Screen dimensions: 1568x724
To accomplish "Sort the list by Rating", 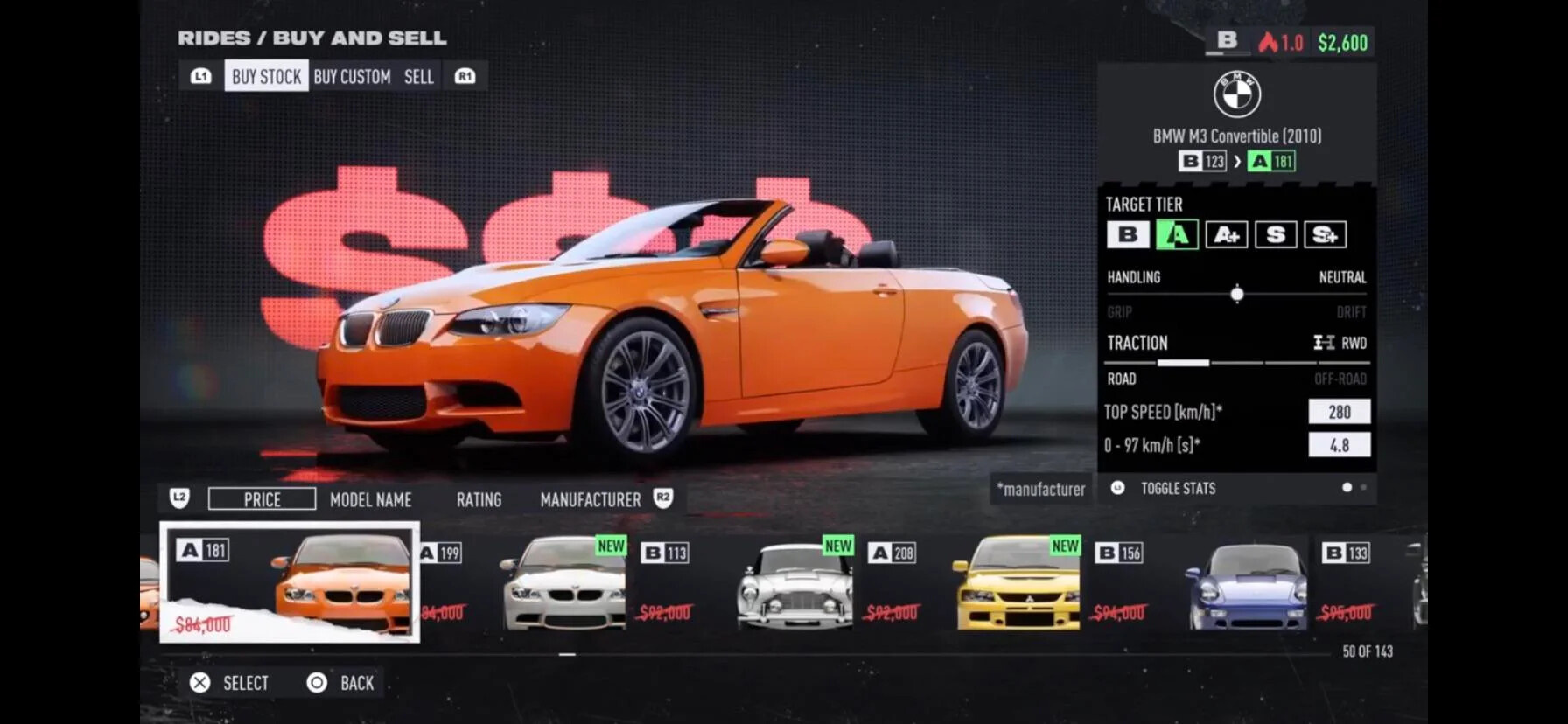I will [479, 499].
